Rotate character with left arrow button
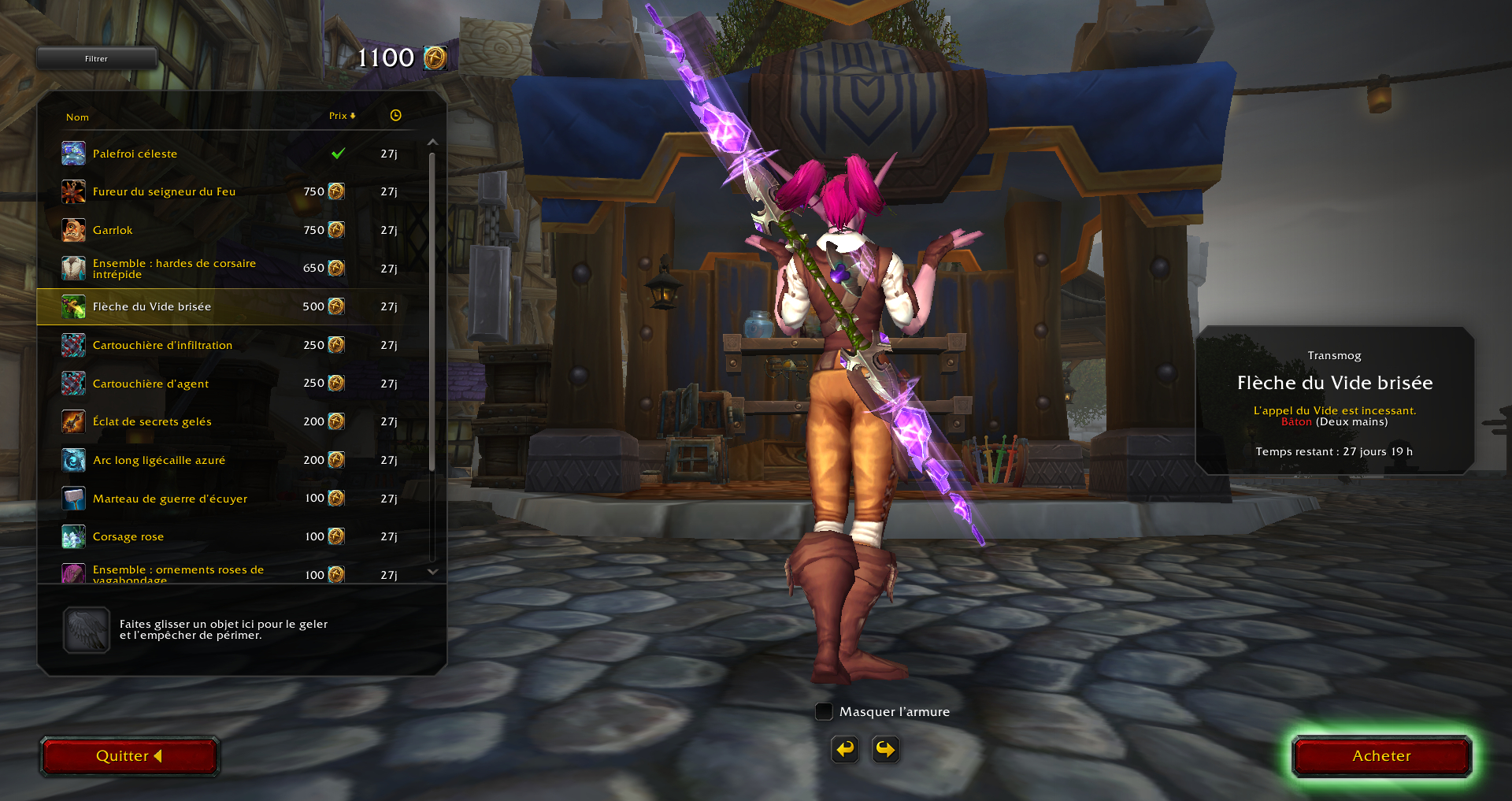This screenshot has width=1512, height=801. click(x=845, y=749)
